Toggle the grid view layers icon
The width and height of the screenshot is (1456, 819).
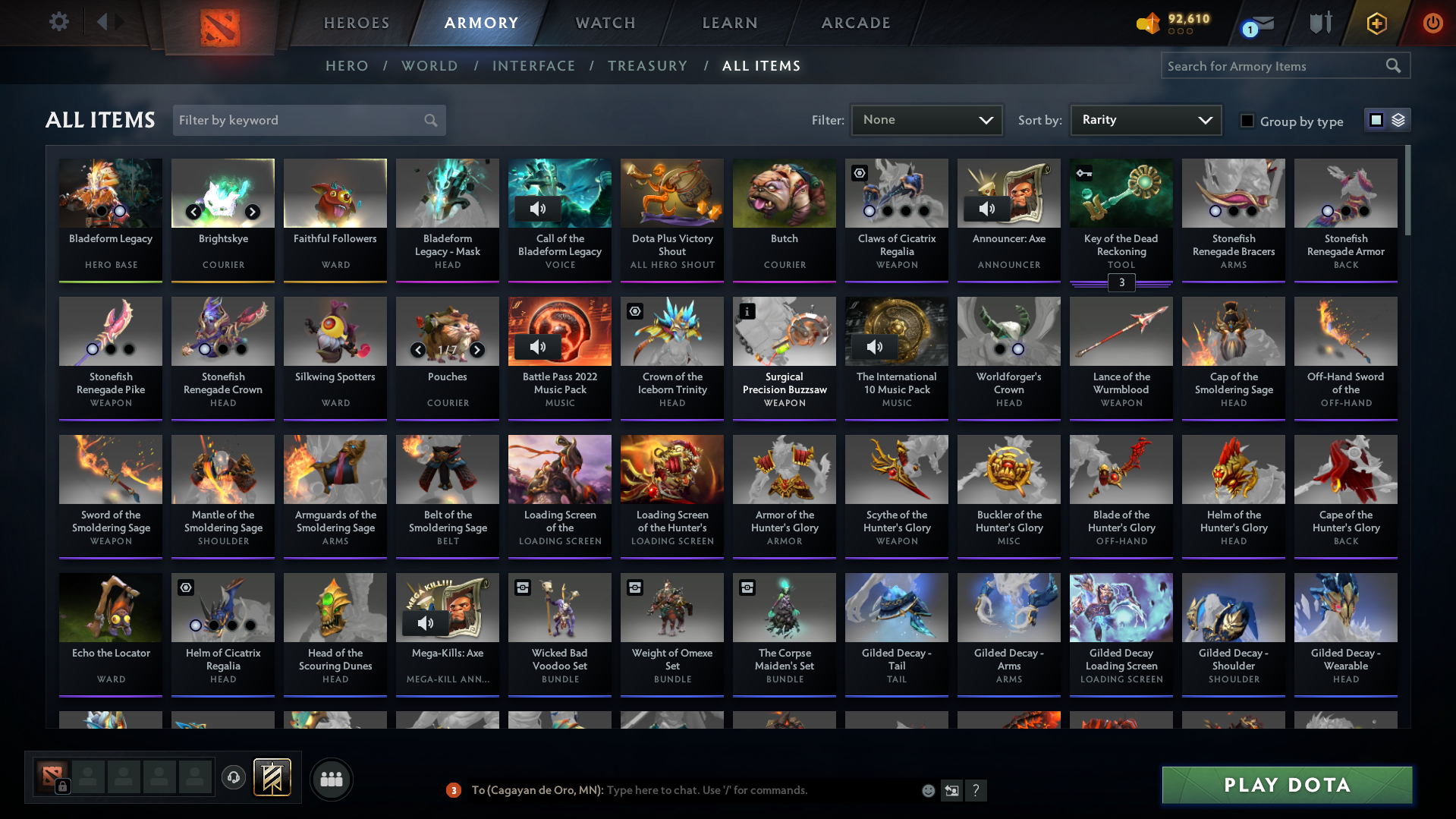[1397, 120]
